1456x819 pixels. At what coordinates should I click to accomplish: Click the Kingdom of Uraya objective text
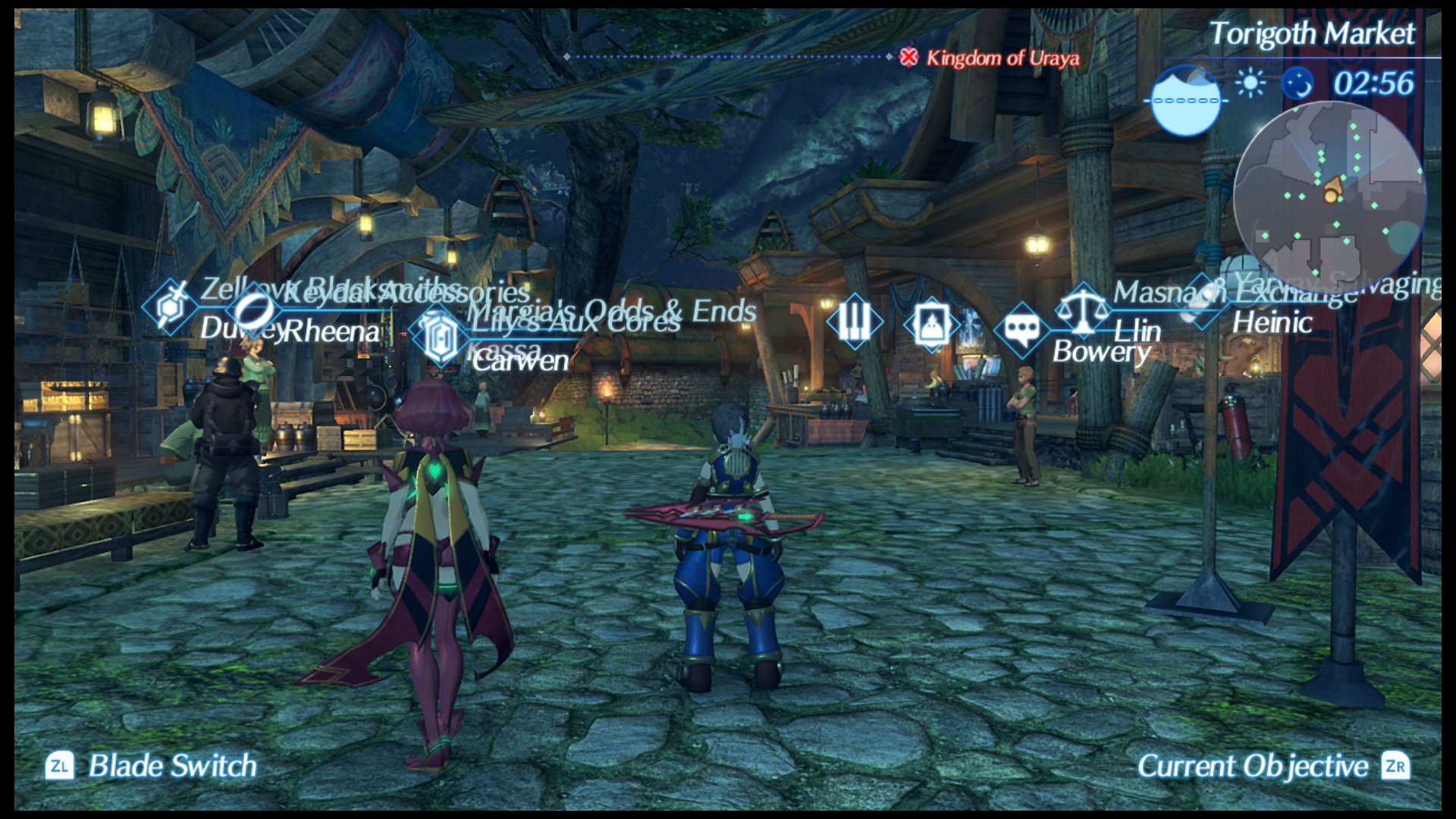1001,60
